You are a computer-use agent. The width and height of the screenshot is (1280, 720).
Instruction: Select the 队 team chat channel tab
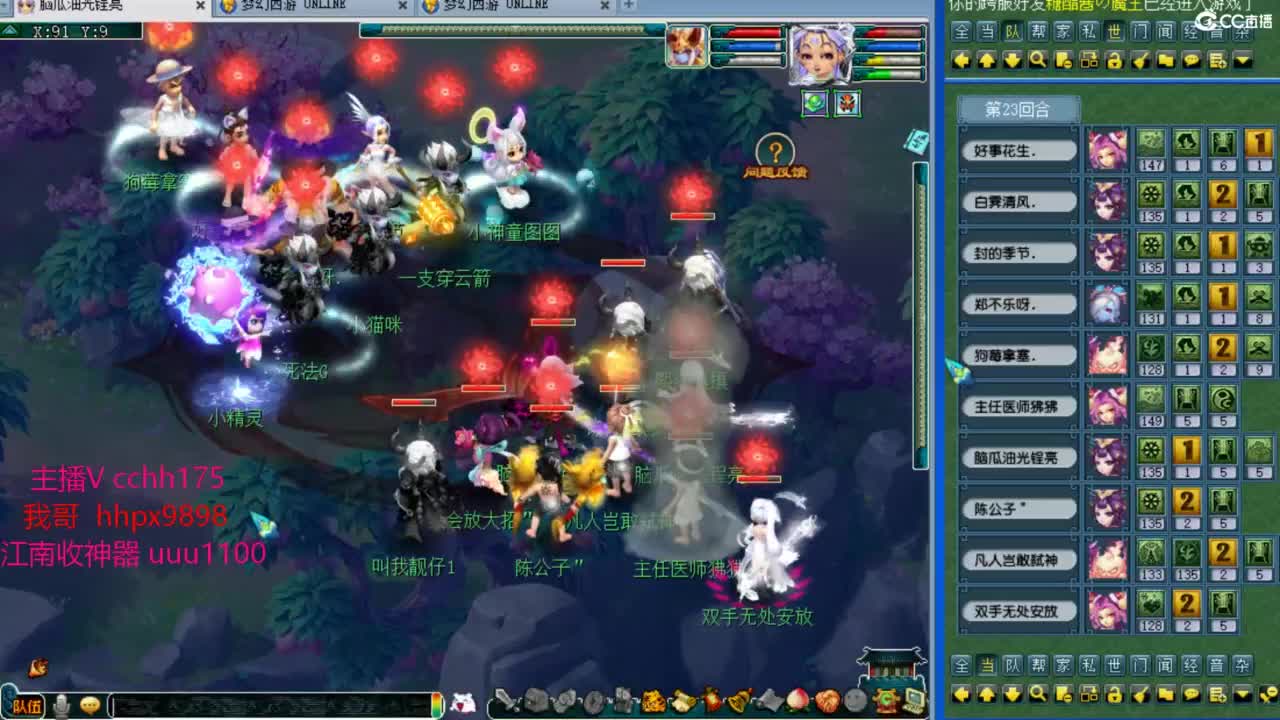click(x=1010, y=31)
